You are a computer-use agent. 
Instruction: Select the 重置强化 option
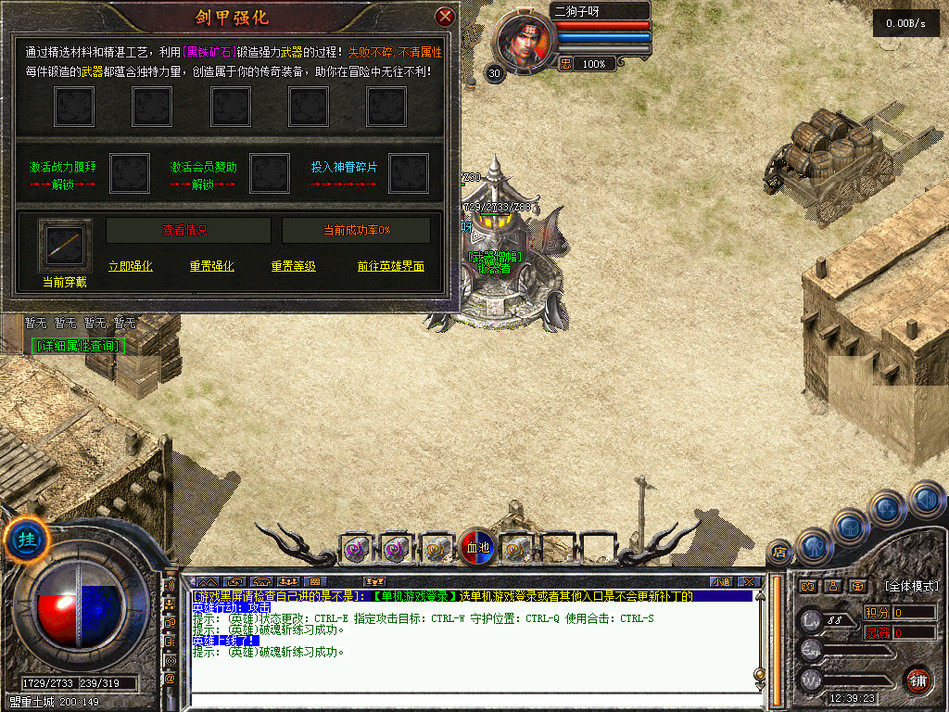coord(211,266)
